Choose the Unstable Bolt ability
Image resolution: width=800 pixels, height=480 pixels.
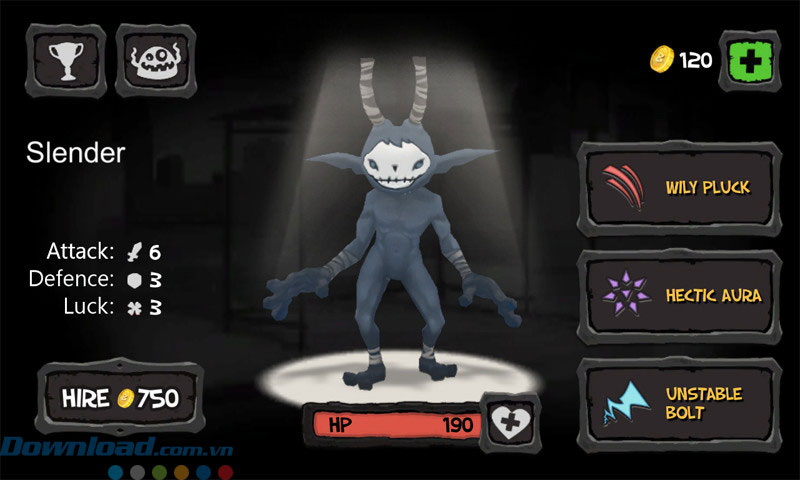pyautogui.click(x=680, y=403)
